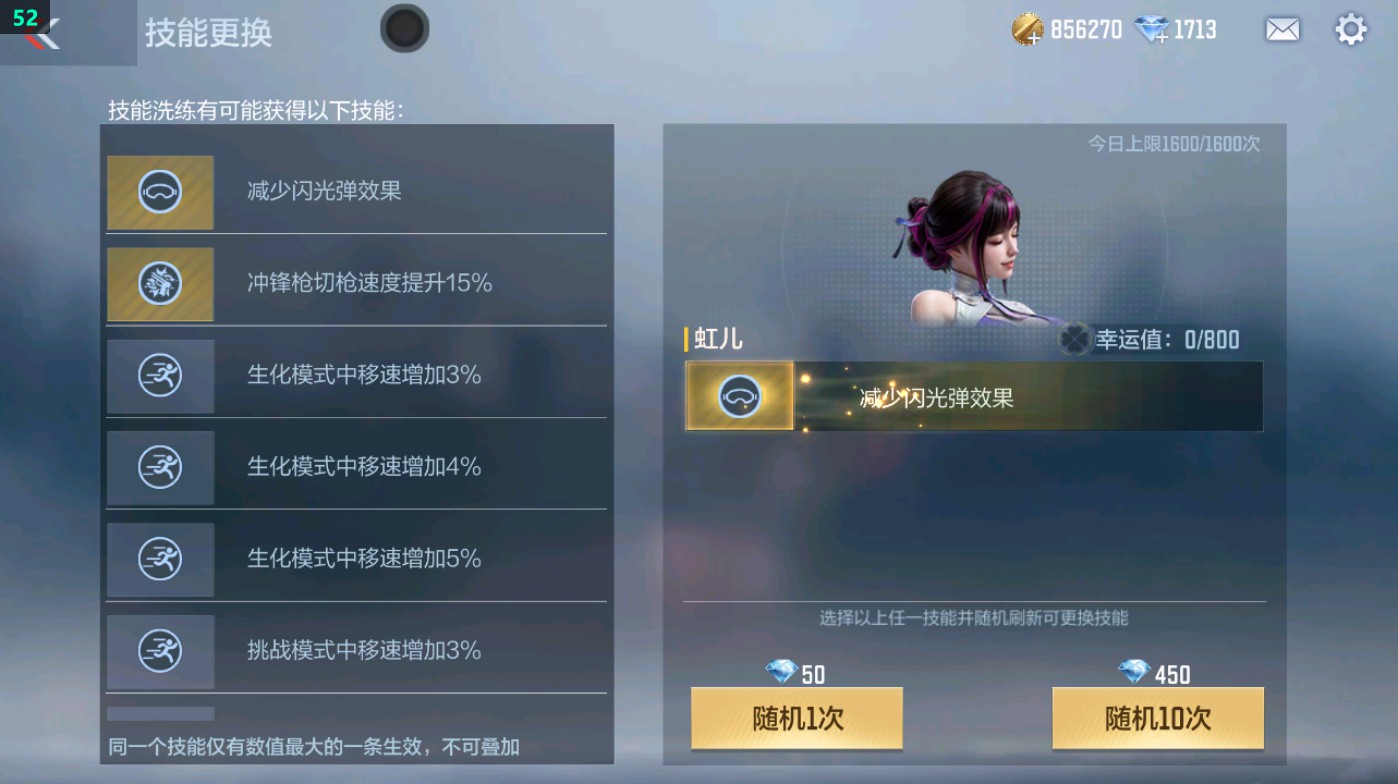The image size is (1398, 784).
Task: Select the SMG icon beside 冲锋枪切枪速度提升15%
Action: click(x=160, y=284)
